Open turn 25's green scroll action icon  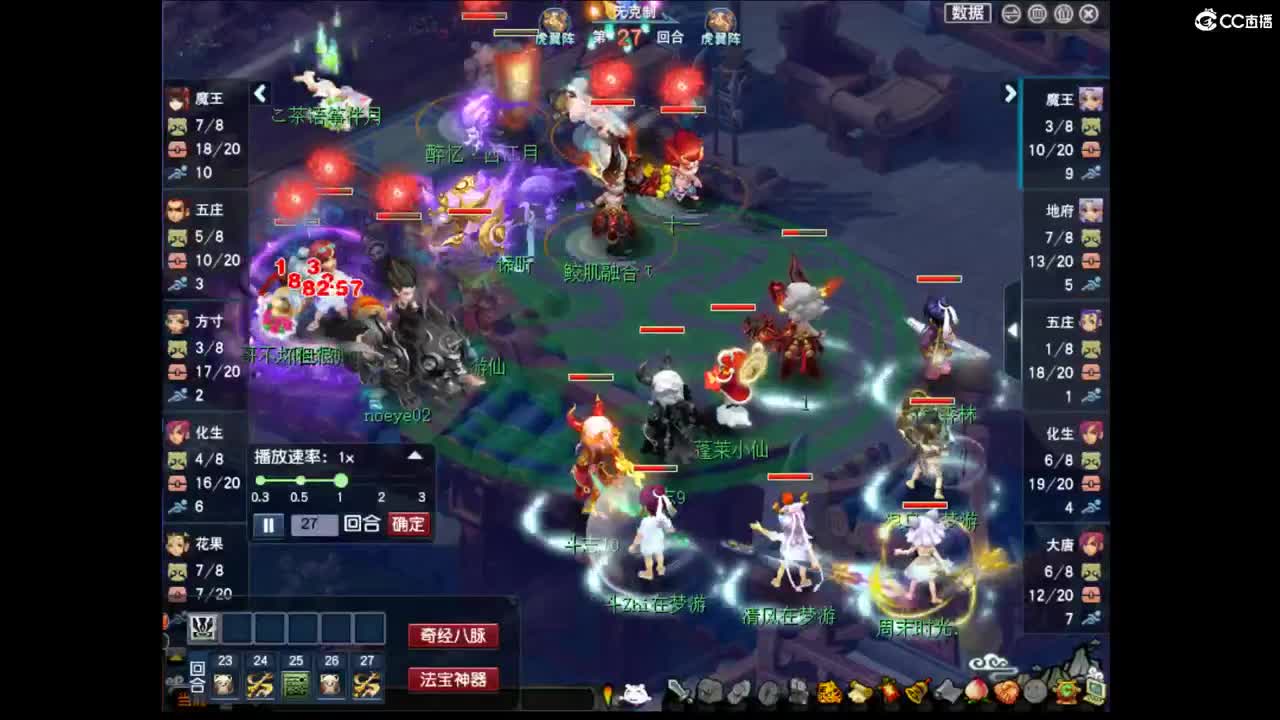[296, 683]
